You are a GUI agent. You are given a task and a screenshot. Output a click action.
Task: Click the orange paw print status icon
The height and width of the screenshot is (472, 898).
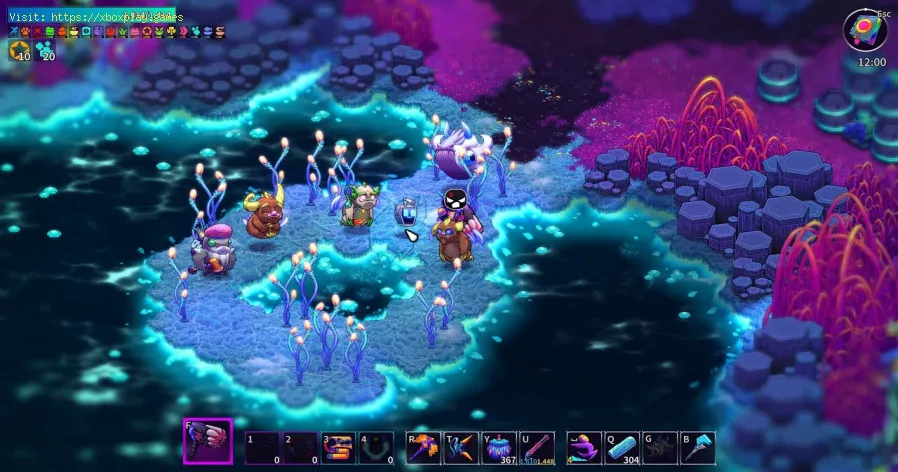tap(26, 32)
